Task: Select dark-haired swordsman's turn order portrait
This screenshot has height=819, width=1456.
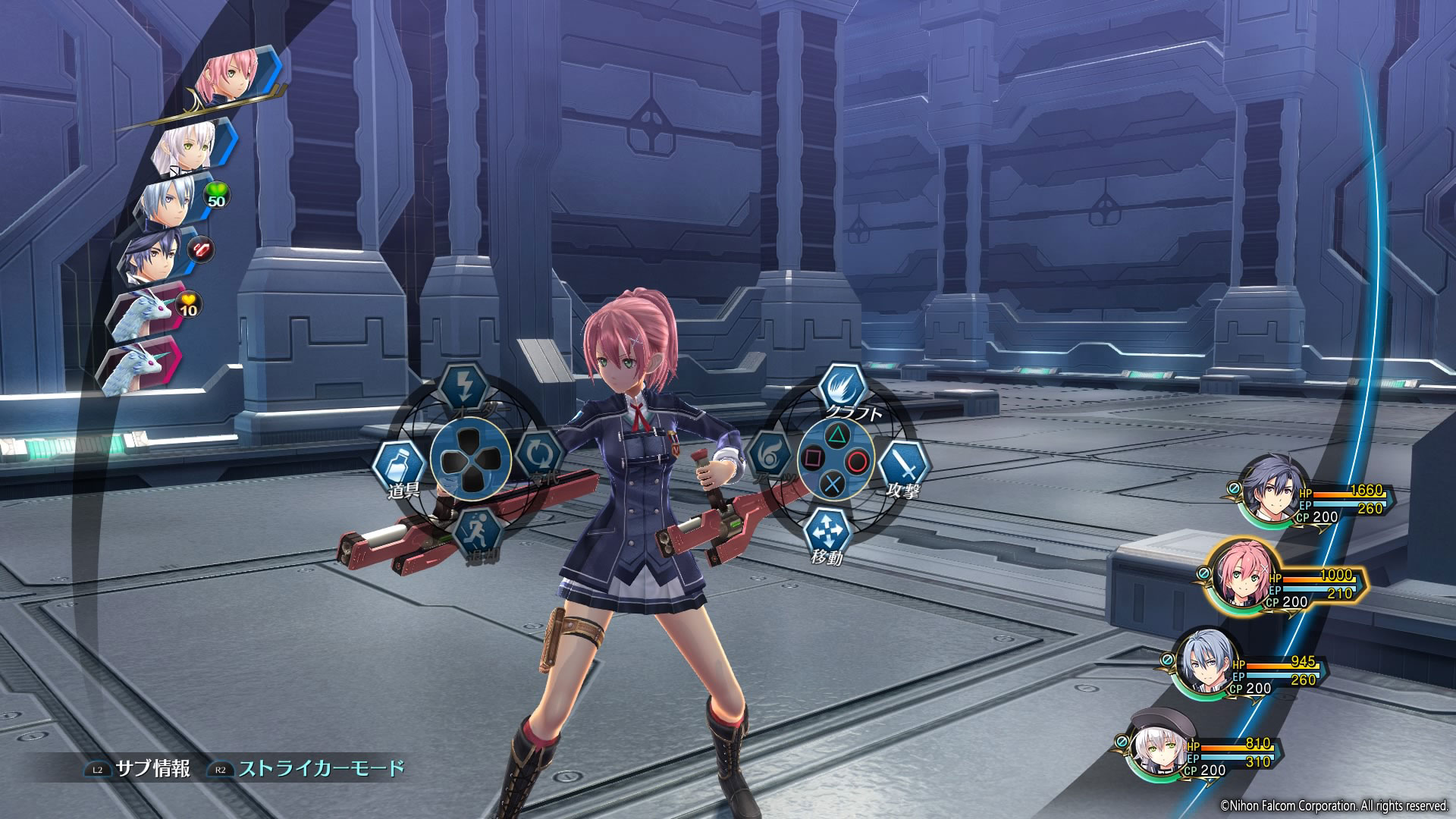Action: click(x=155, y=257)
